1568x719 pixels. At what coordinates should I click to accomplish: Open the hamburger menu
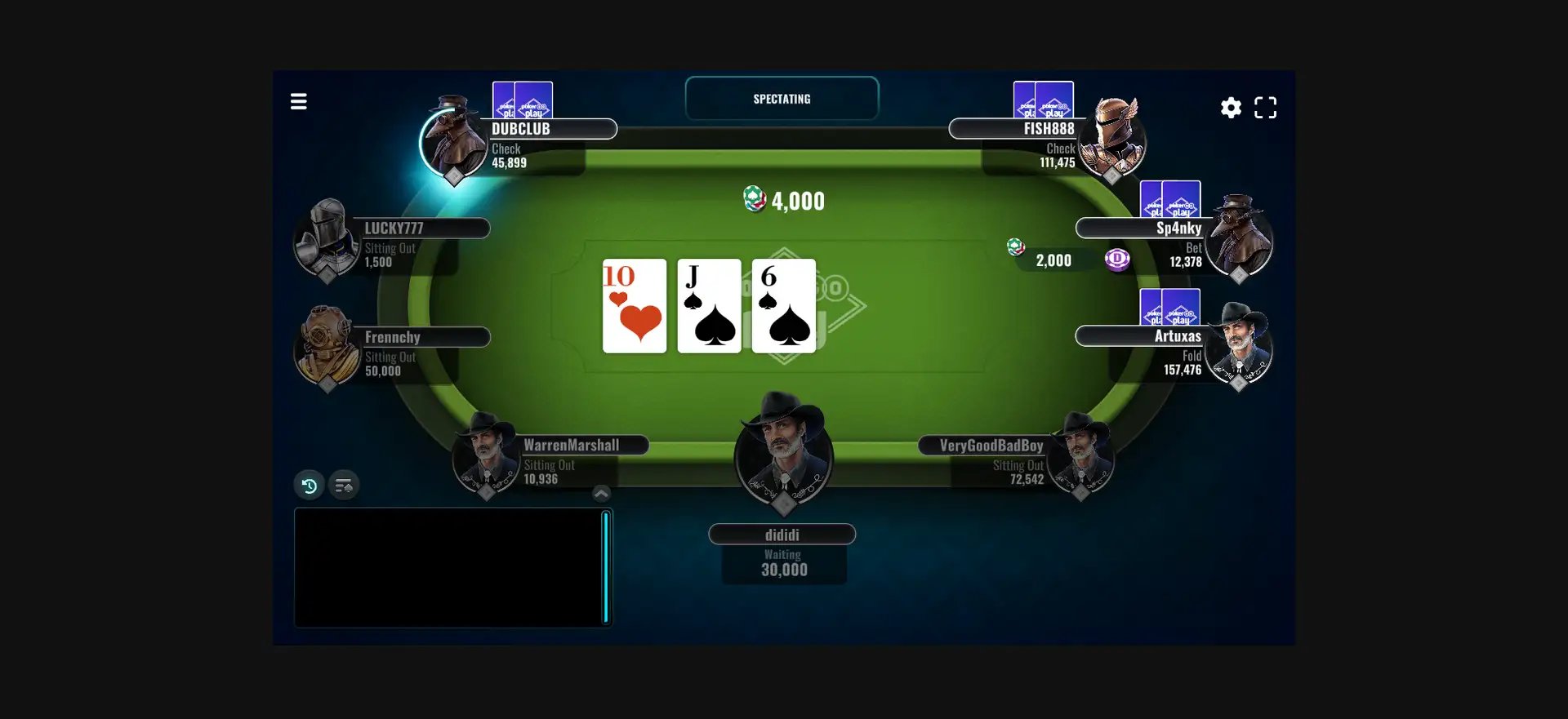coord(299,102)
